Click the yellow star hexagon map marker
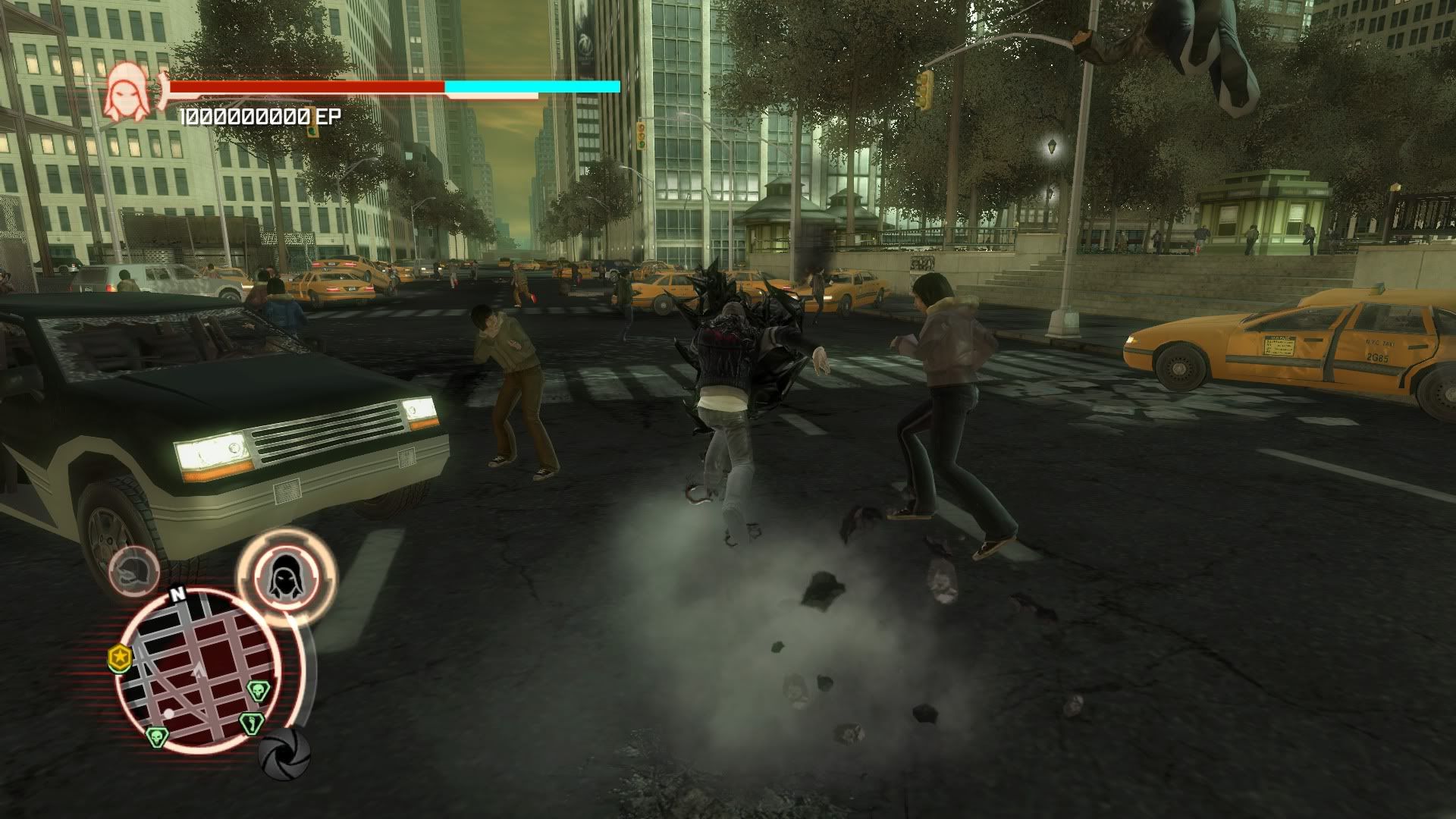Viewport: 1456px width, 819px height. (120, 658)
